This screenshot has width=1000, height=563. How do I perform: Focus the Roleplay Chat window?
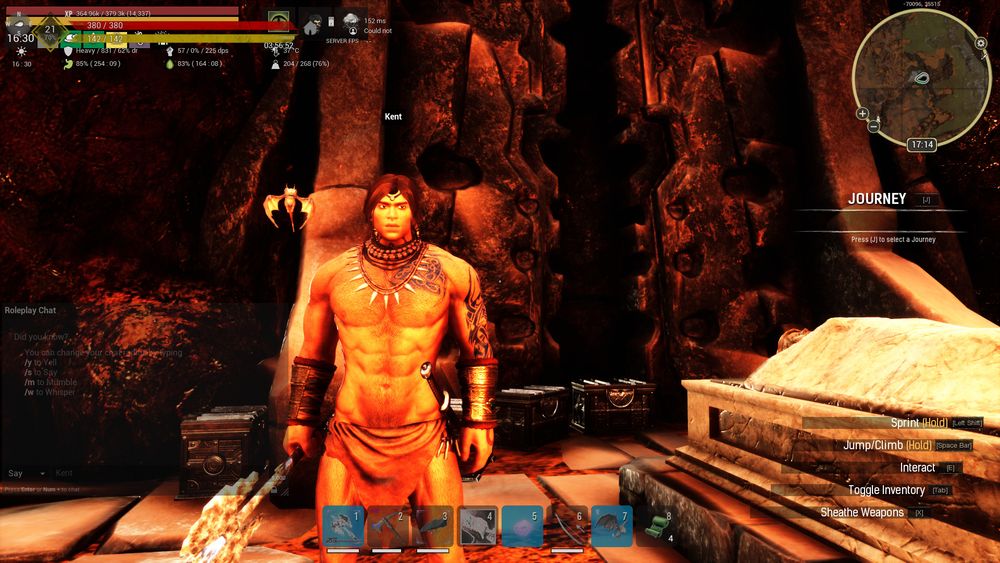pos(33,310)
